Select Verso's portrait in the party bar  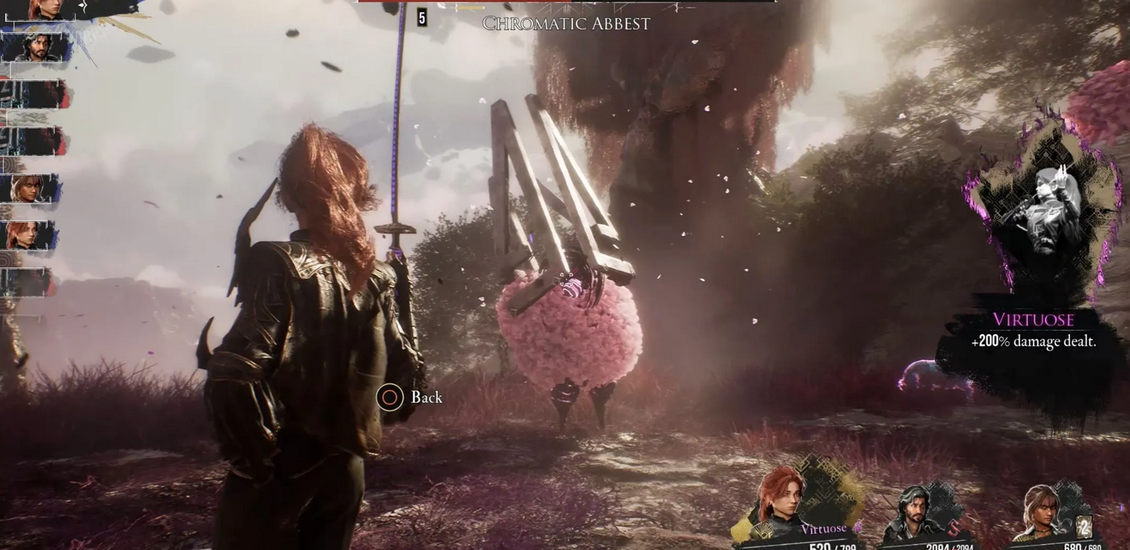[914, 508]
